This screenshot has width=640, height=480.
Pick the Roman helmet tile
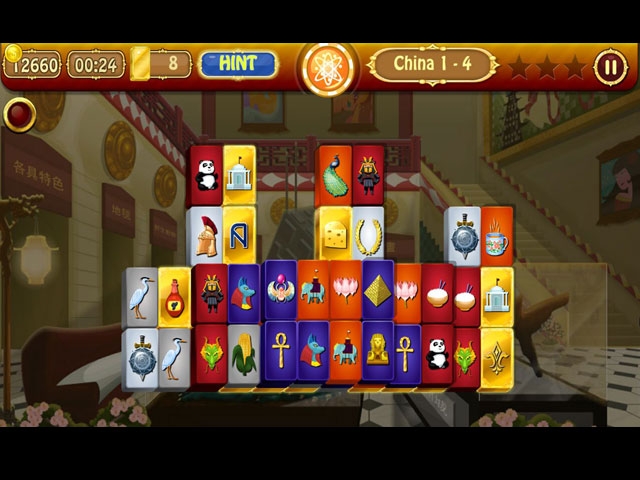tap(206, 236)
